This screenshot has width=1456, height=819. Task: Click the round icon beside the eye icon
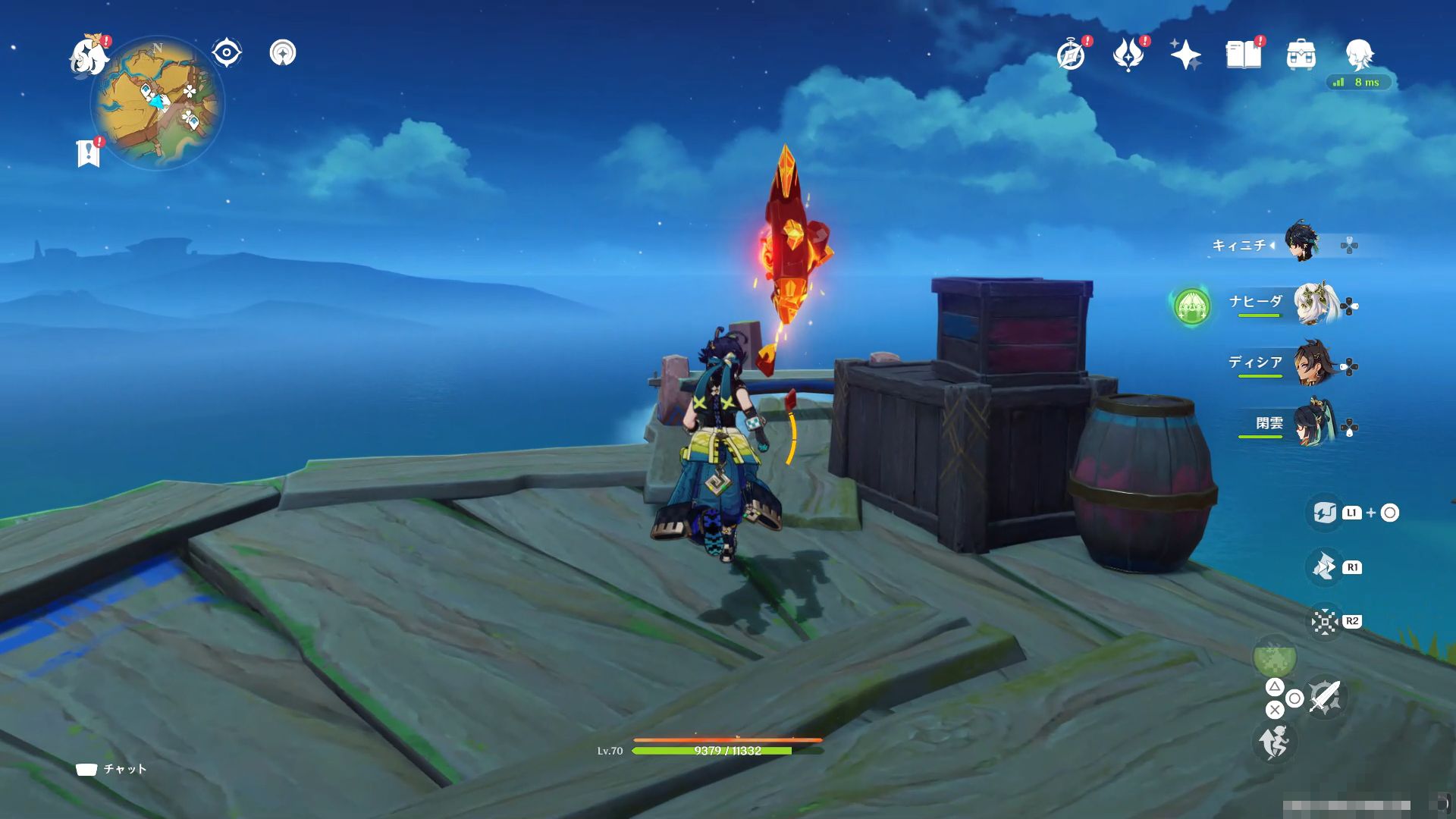(283, 53)
